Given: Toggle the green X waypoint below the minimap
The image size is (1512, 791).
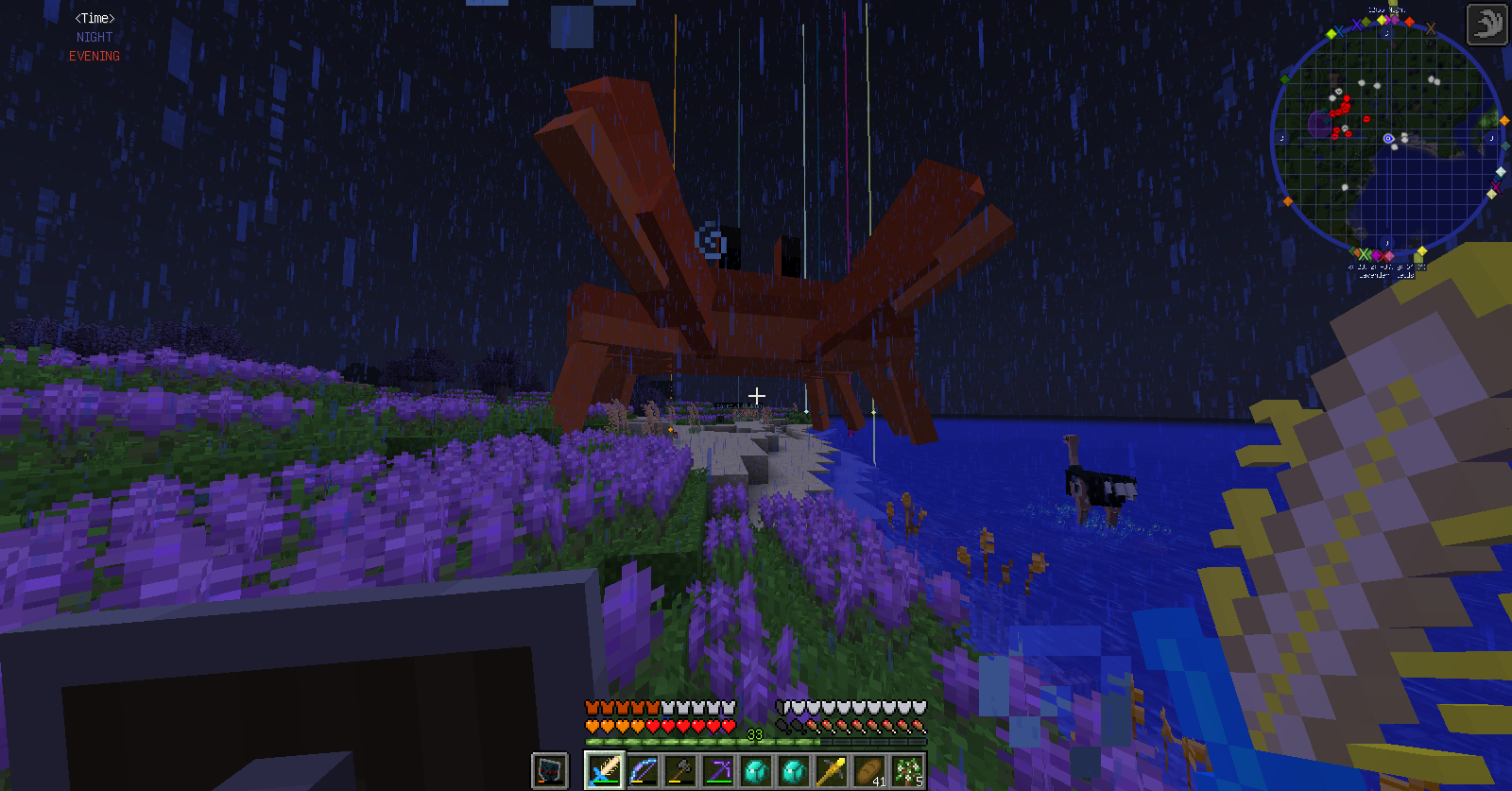Looking at the screenshot, I should tap(1365, 253).
